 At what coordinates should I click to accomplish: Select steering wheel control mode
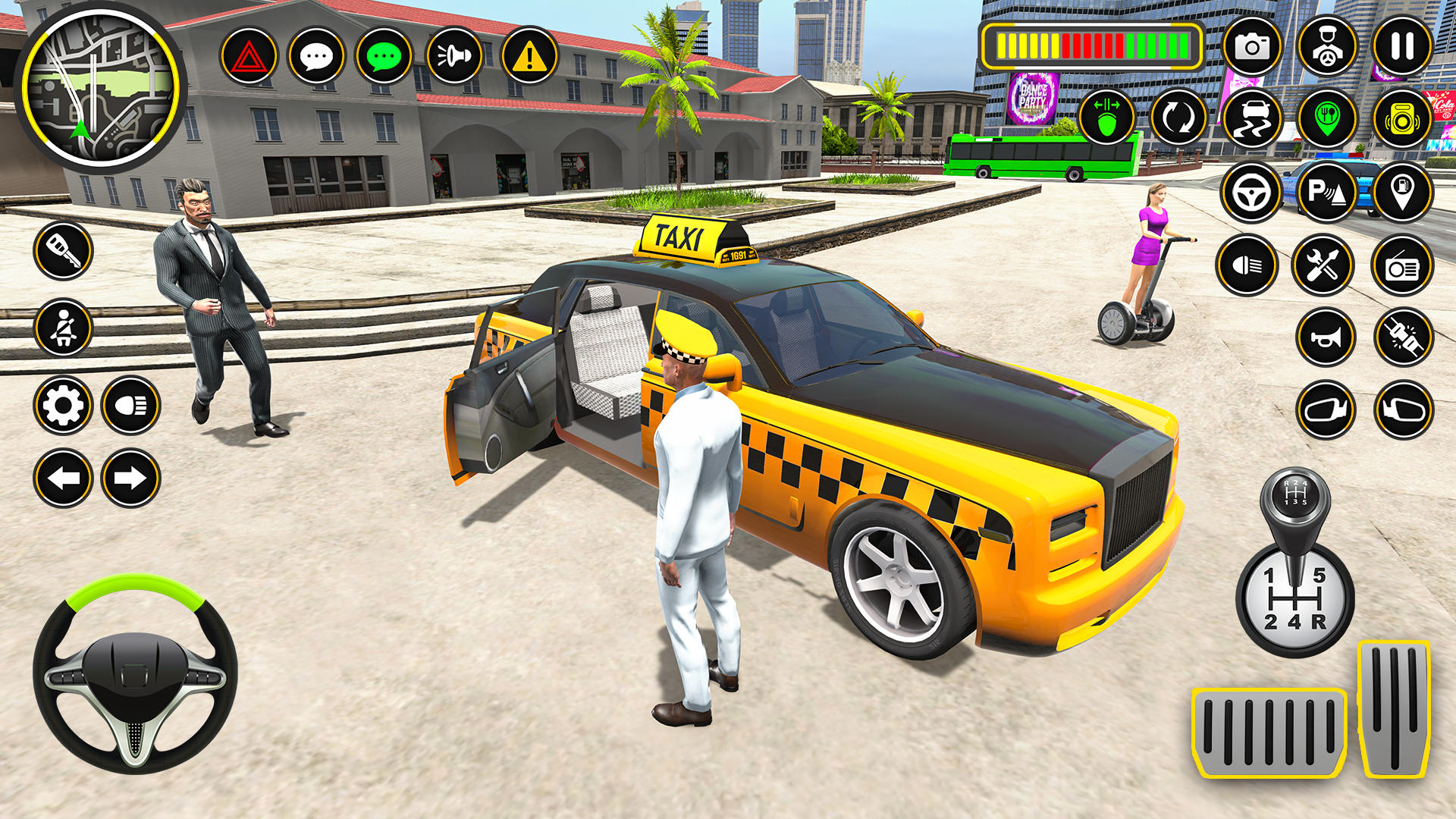(x=1252, y=192)
